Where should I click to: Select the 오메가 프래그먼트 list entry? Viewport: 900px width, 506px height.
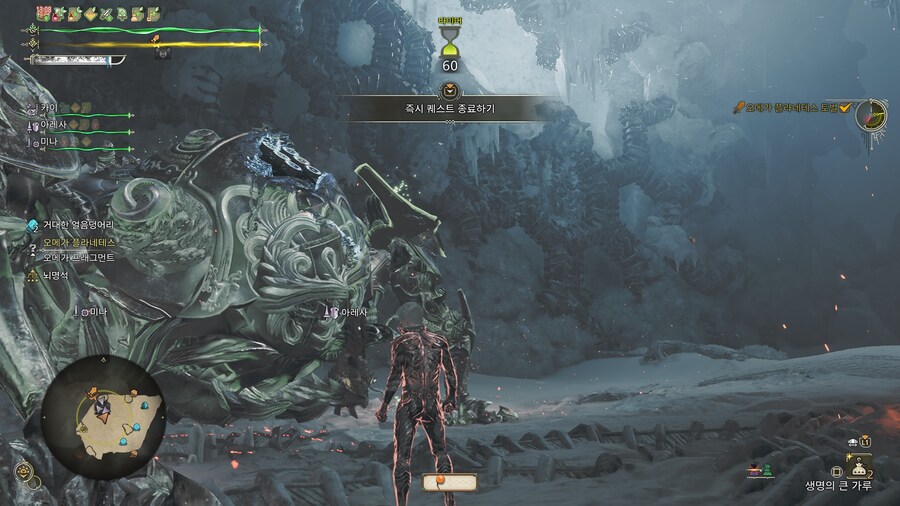[x=78, y=258]
